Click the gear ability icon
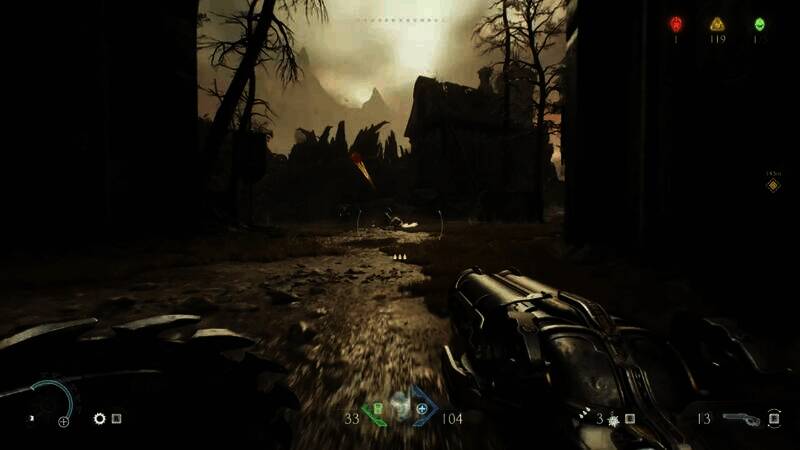The width and height of the screenshot is (800, 450). pyautogui.click(x=99, y=419)
